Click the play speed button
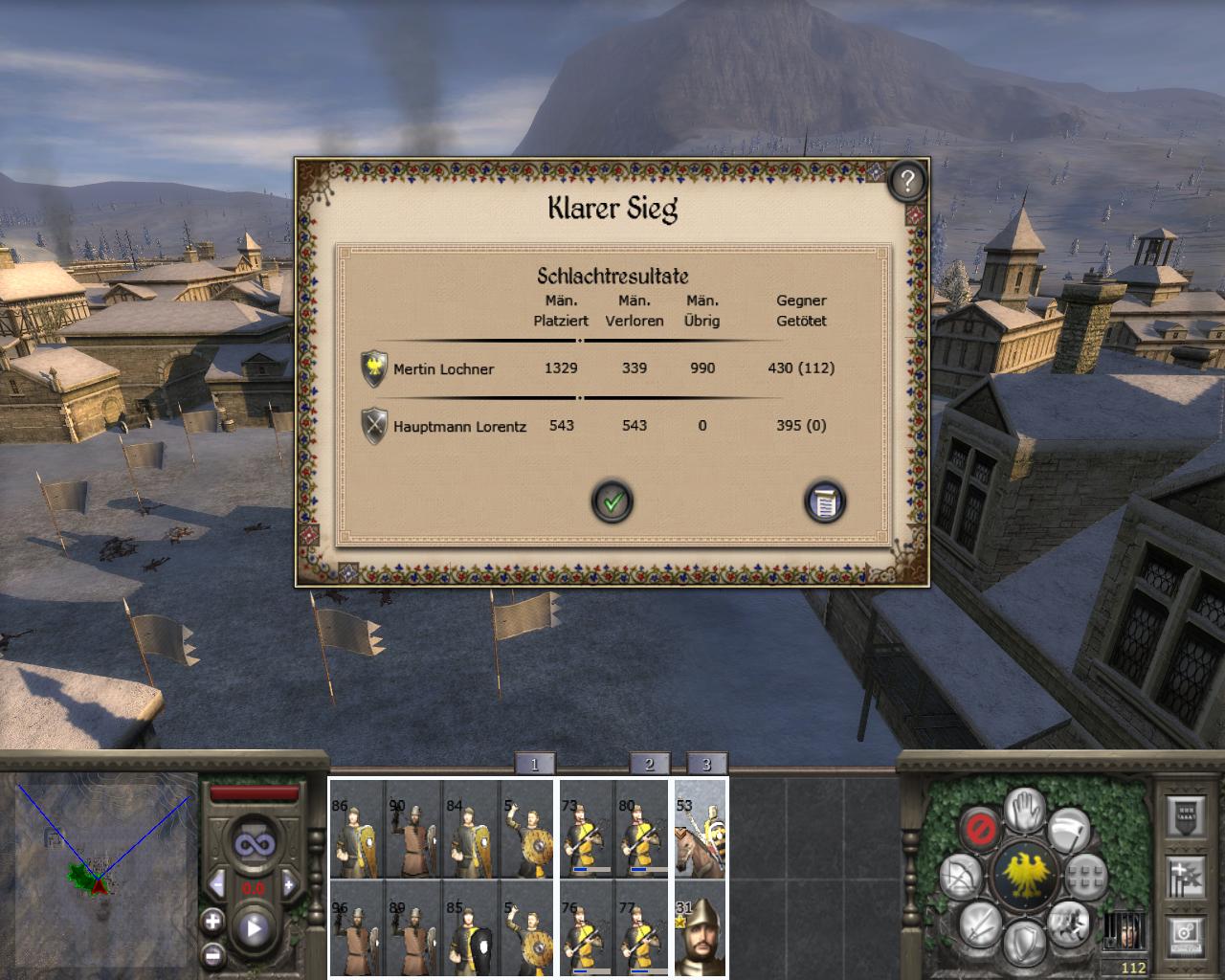 (254, 927)
